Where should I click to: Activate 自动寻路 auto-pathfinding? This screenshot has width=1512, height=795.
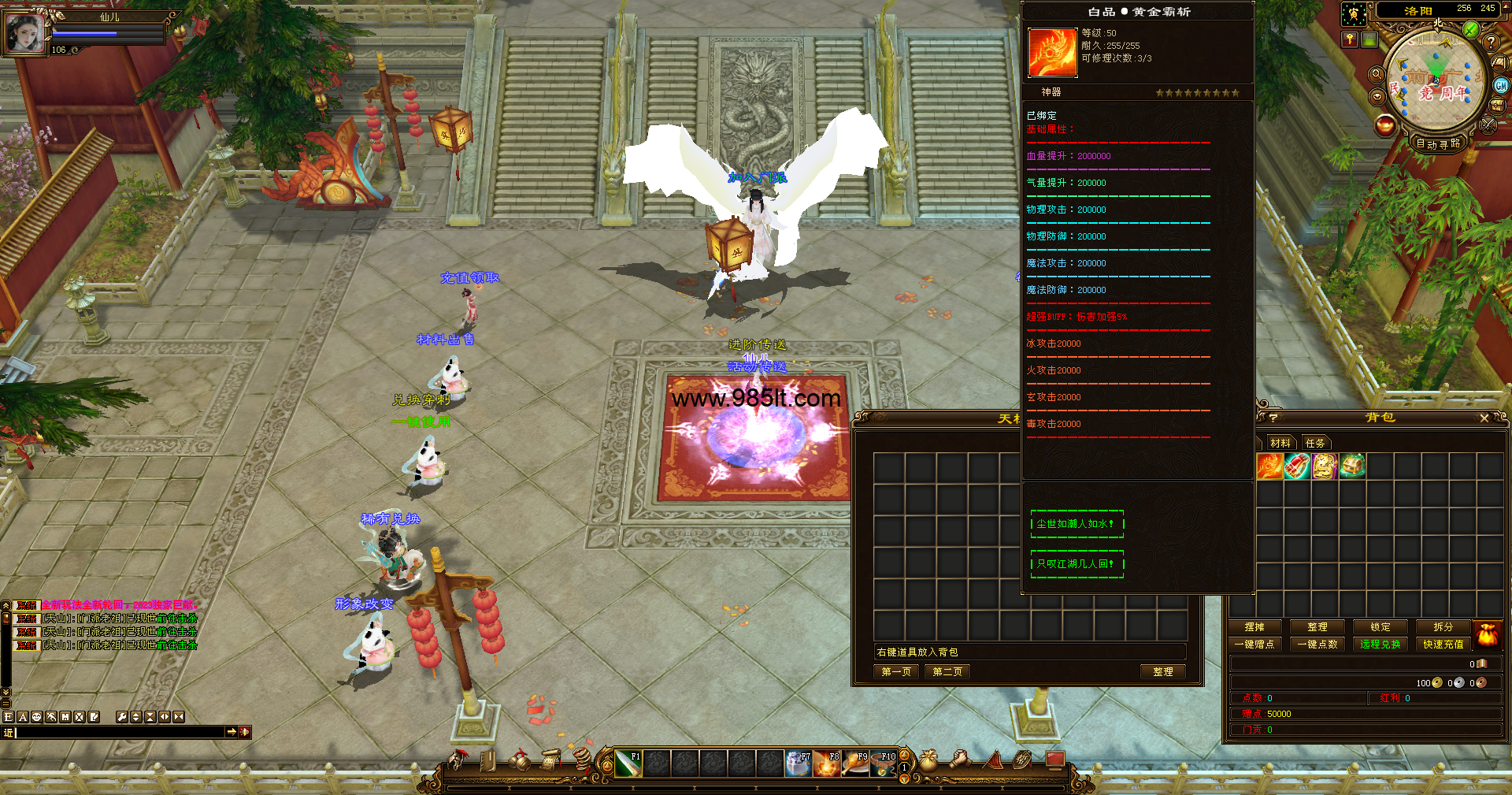pyautogui.click(x=1438, y=143)
